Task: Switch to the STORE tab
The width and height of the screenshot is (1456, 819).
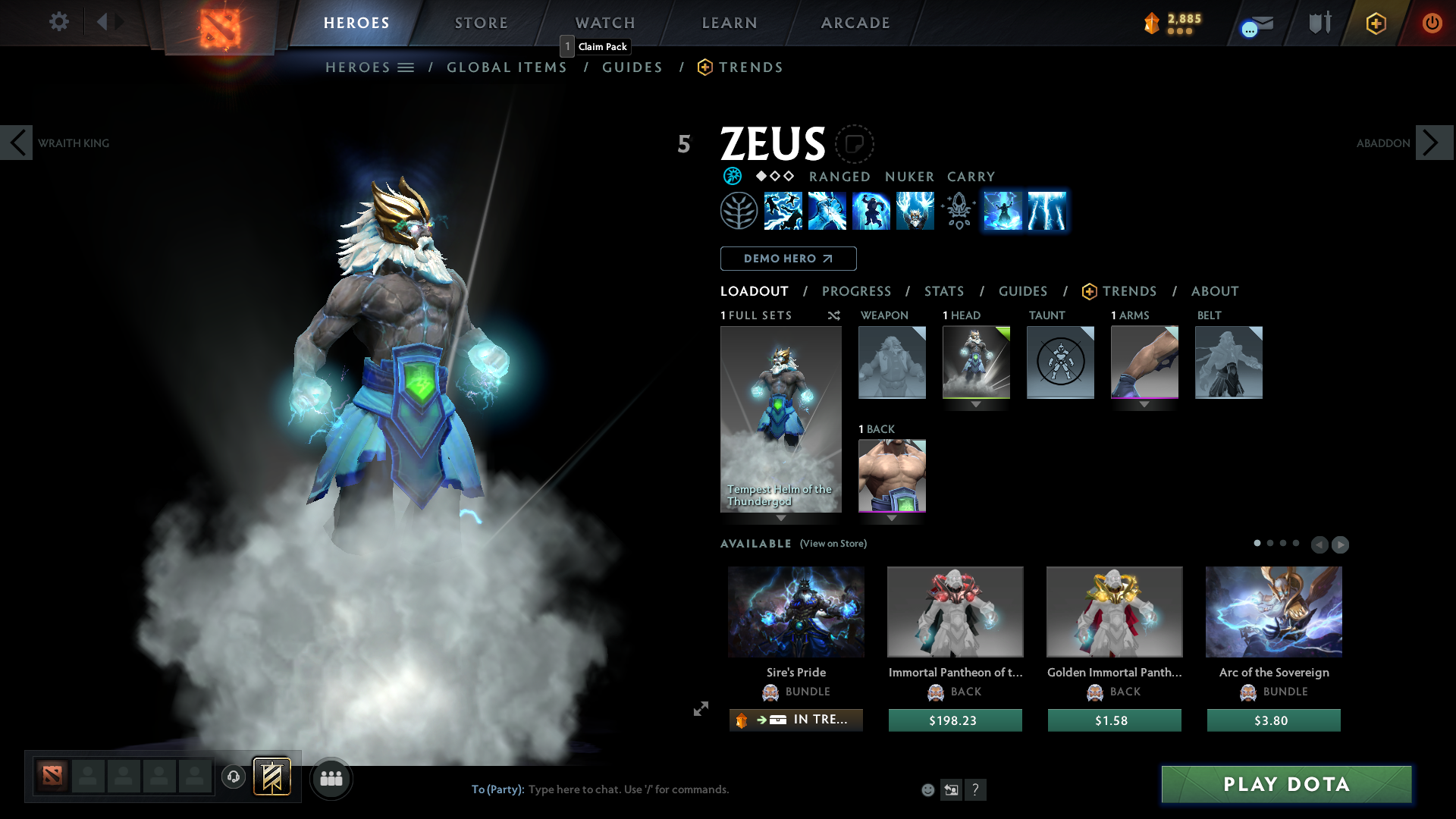Action: click(481, 23)
